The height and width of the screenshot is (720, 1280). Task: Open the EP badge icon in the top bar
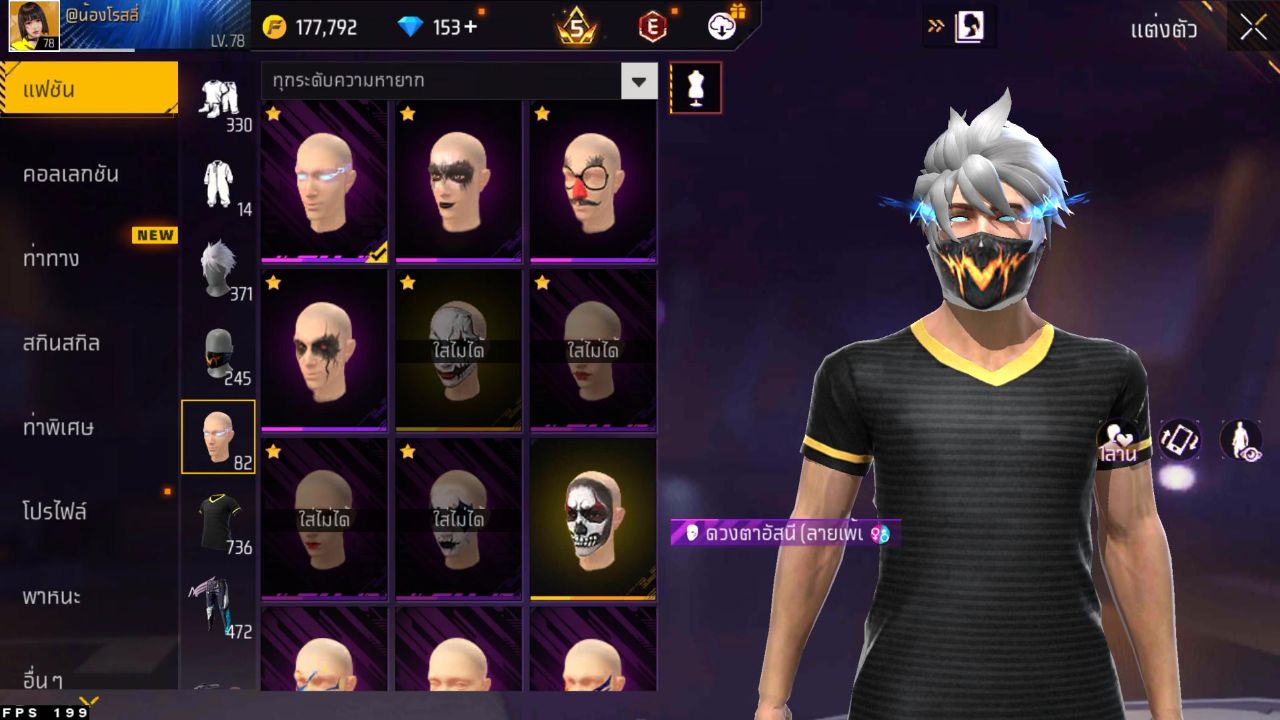coord(651,27)
